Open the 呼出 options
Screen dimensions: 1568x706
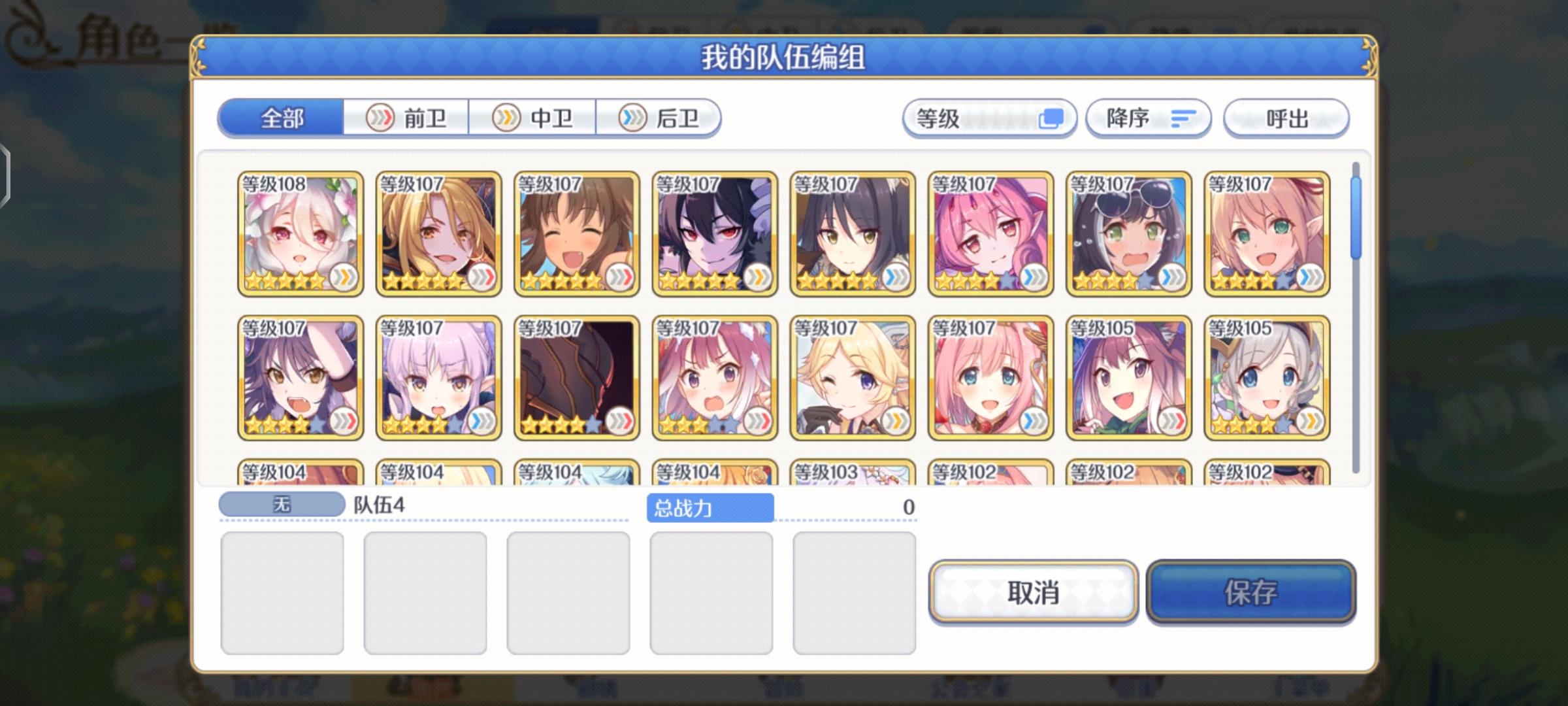(x=1286, y=118)
